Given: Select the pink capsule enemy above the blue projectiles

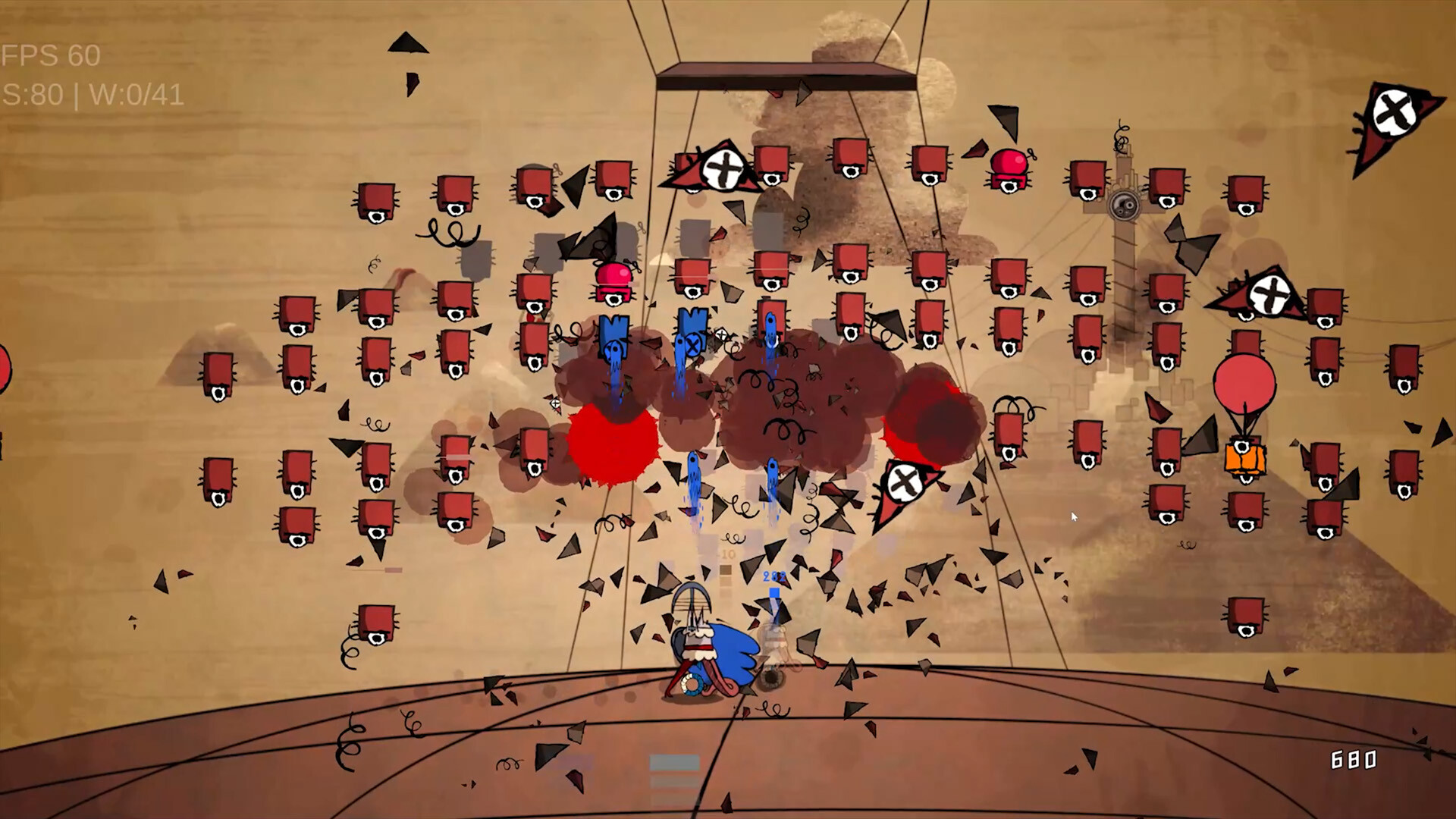Looking at the screenshot, I should point(613,283).
